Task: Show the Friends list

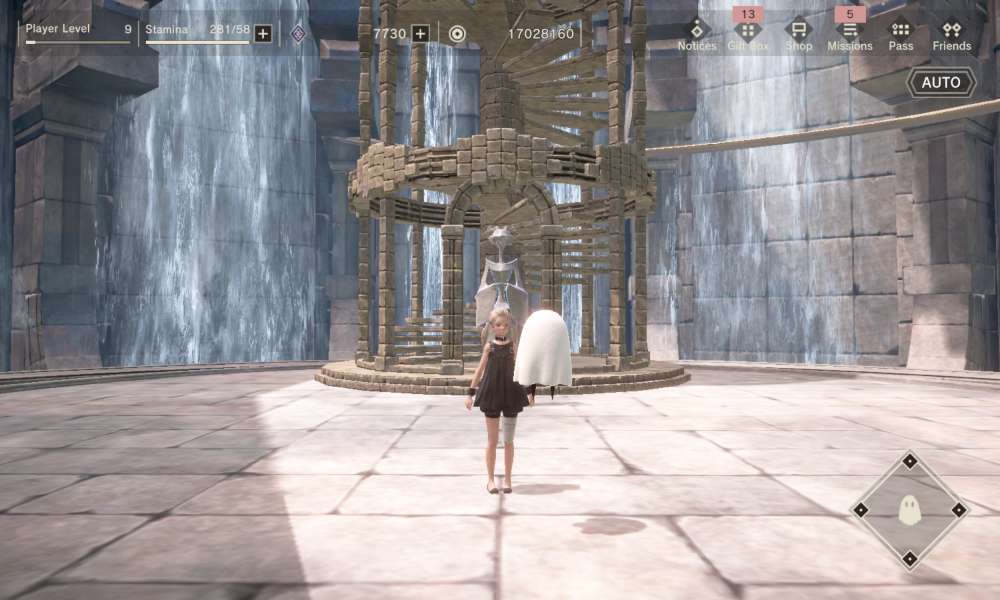Action: click(x=952, y=32)
